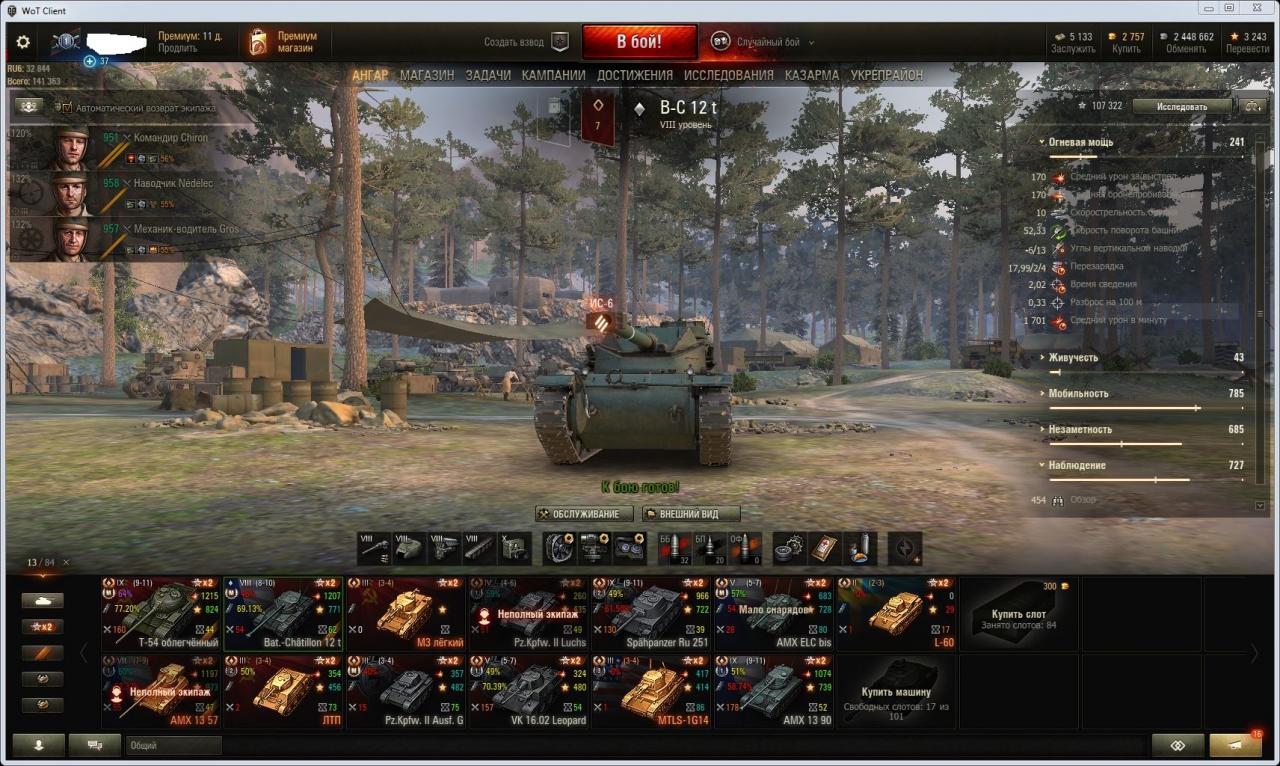Image resolution: width=1280 pixels, height=766 pixels.
Task: Open the ВНЕШНИЙ ВИД appearance button
Action: (691, 514)
